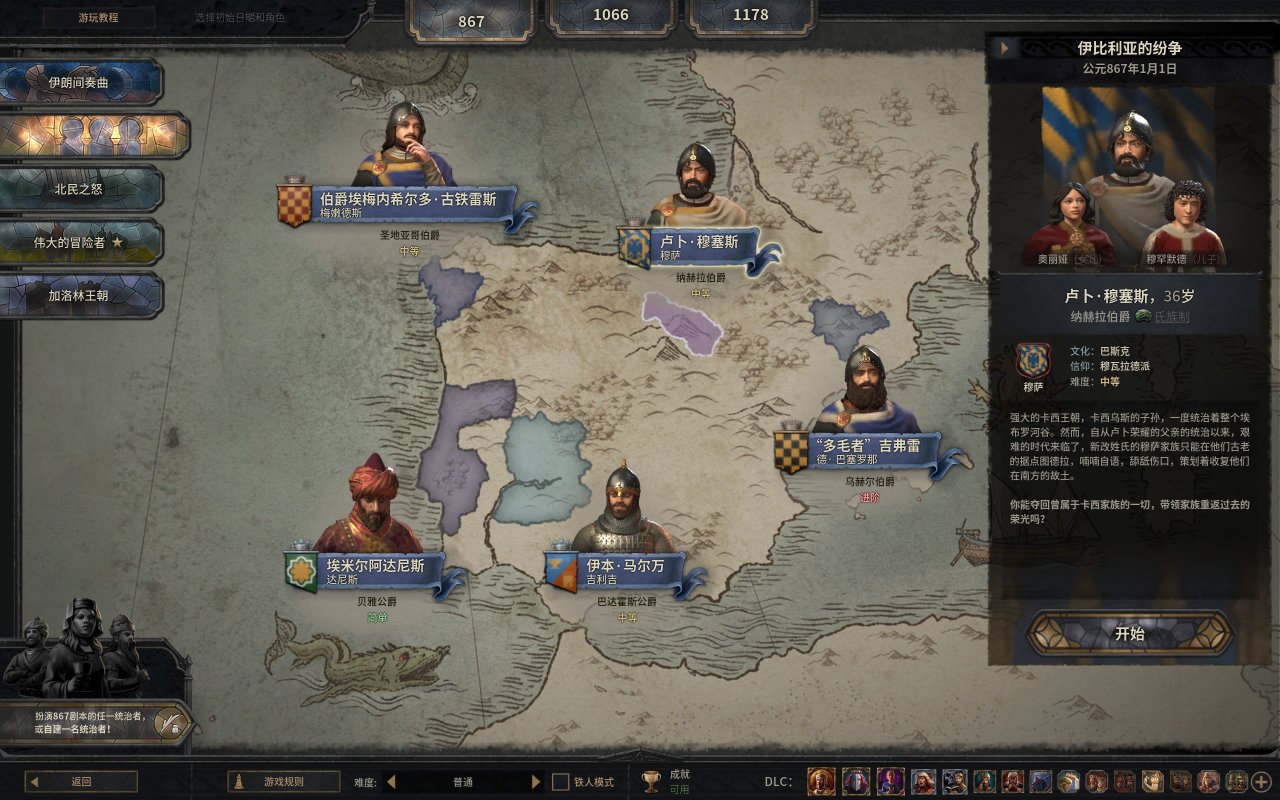Switch to the 1066 start date

(610, 15)
